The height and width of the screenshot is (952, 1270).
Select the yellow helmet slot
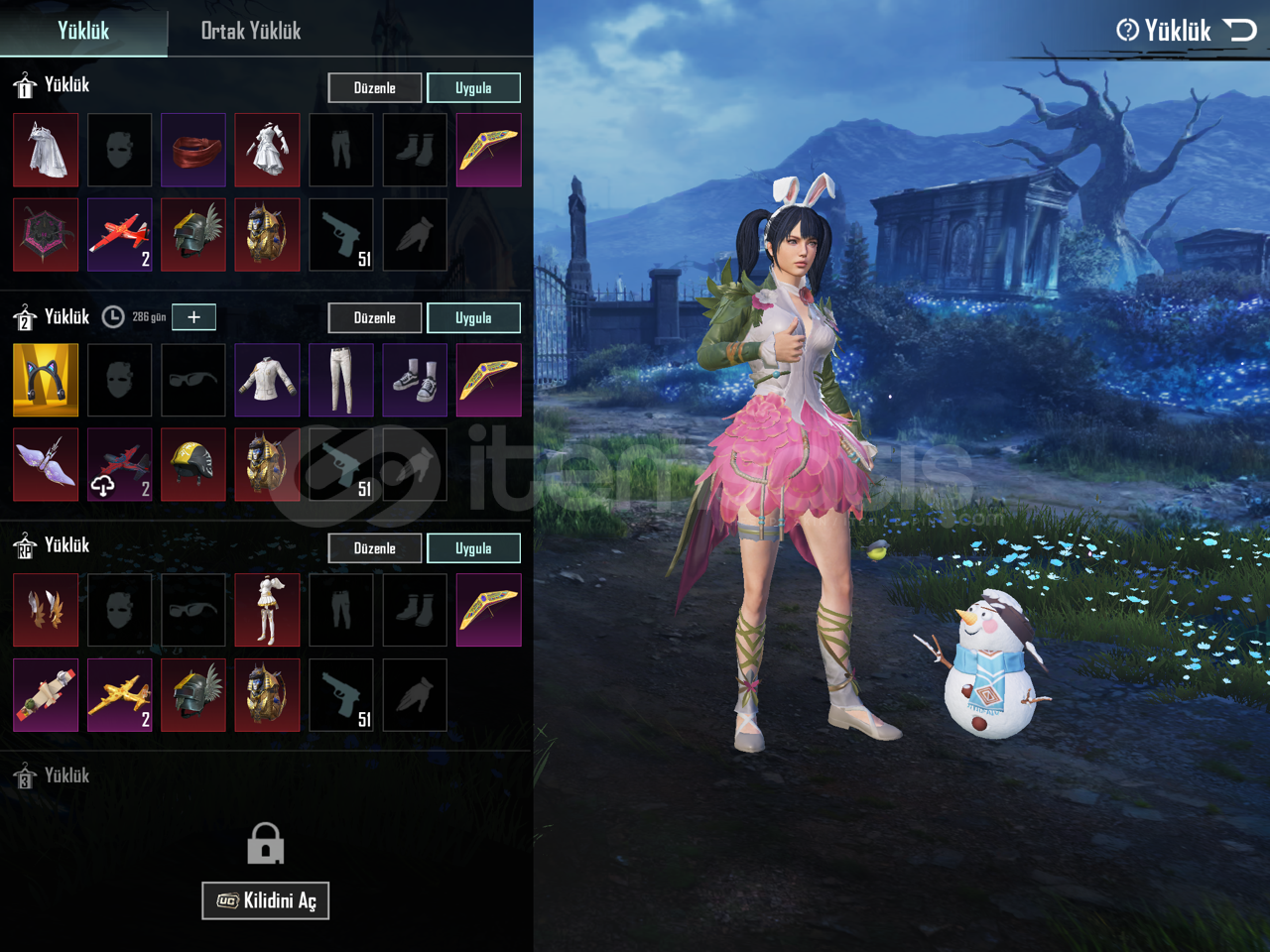pos(193,465)
